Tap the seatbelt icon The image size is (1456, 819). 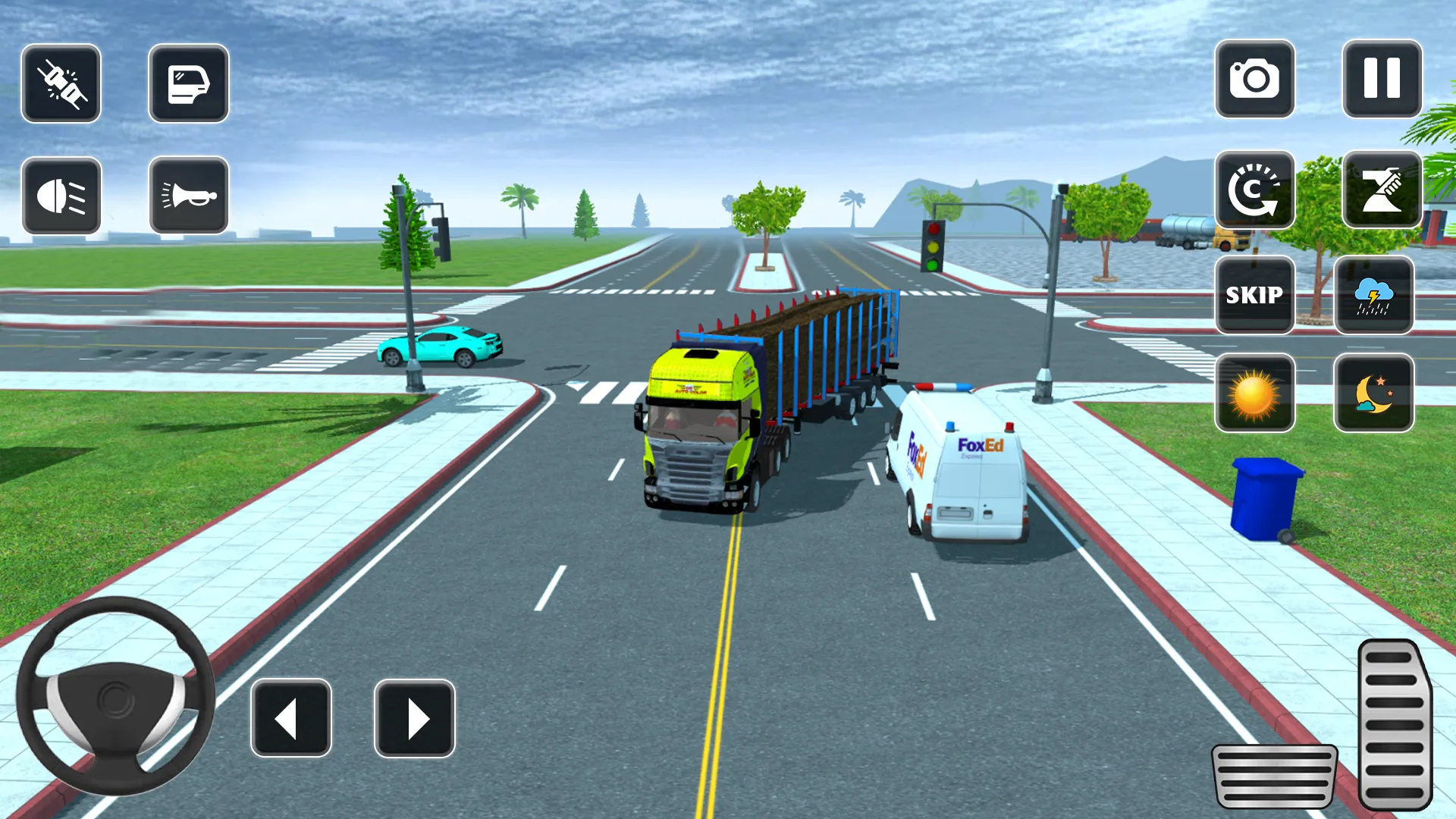click(61, 84)
